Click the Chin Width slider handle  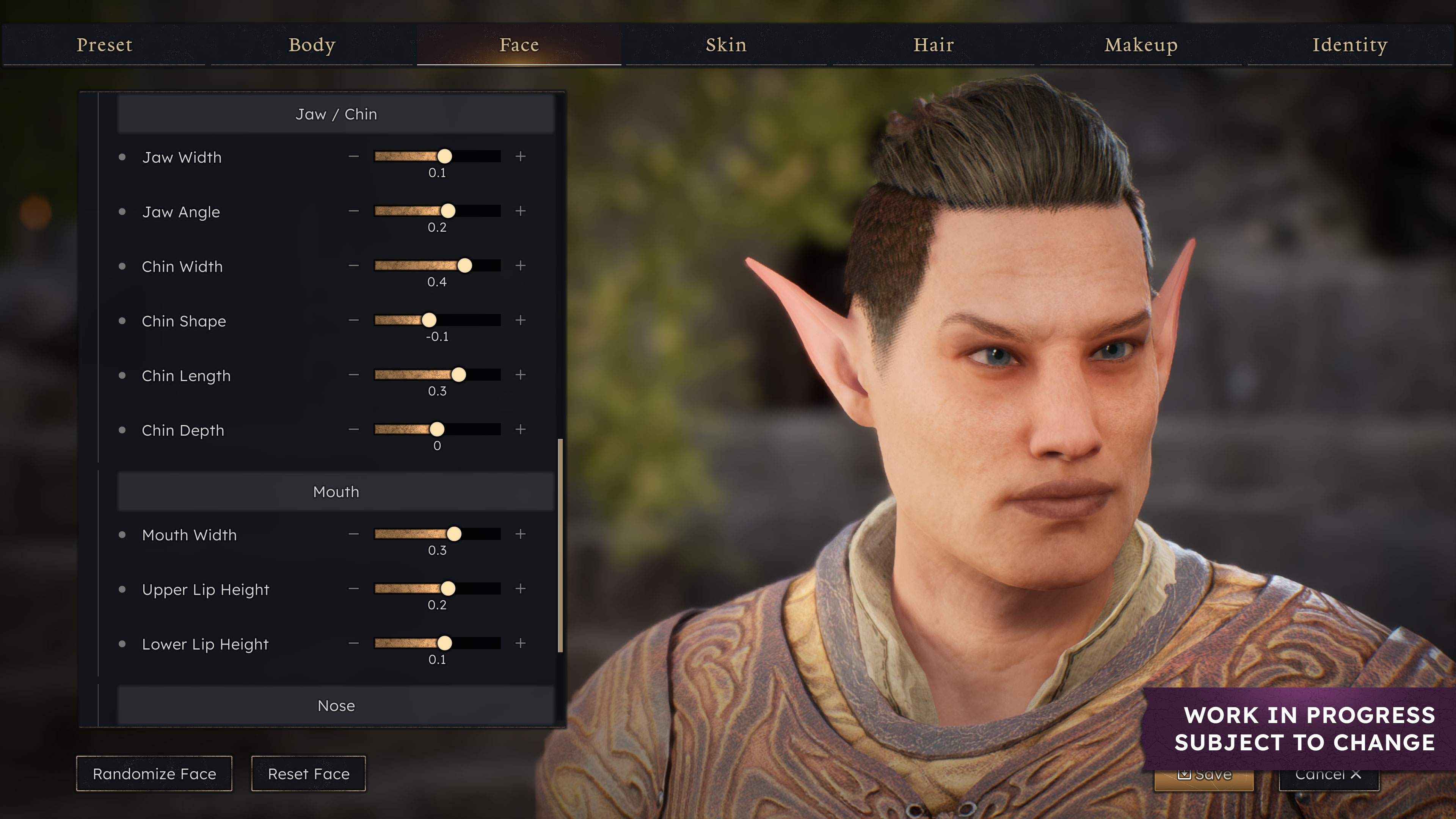pyautogui.click(x=464, y=266)
